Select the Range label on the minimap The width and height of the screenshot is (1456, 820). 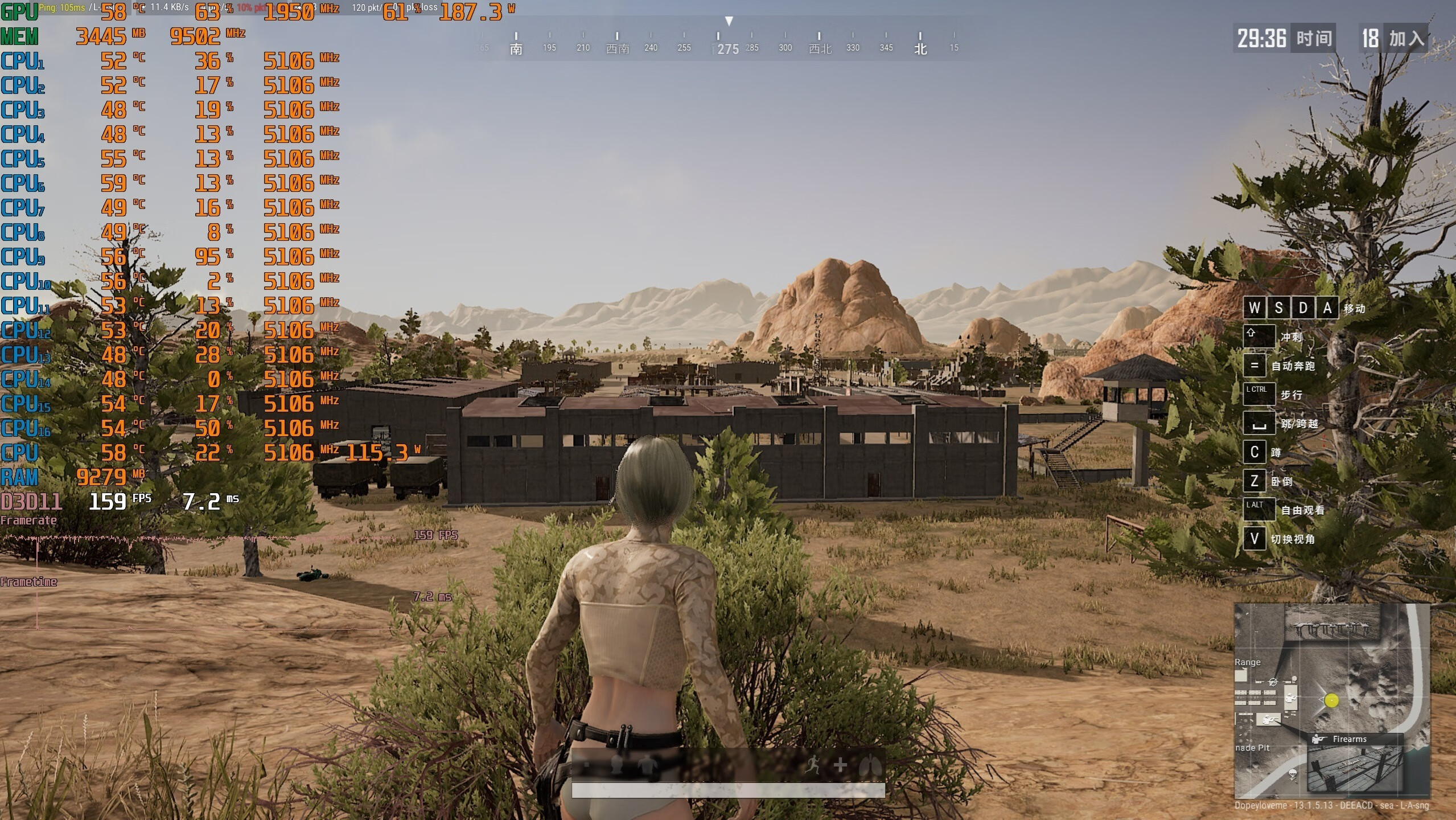(x=1247, y=662)
